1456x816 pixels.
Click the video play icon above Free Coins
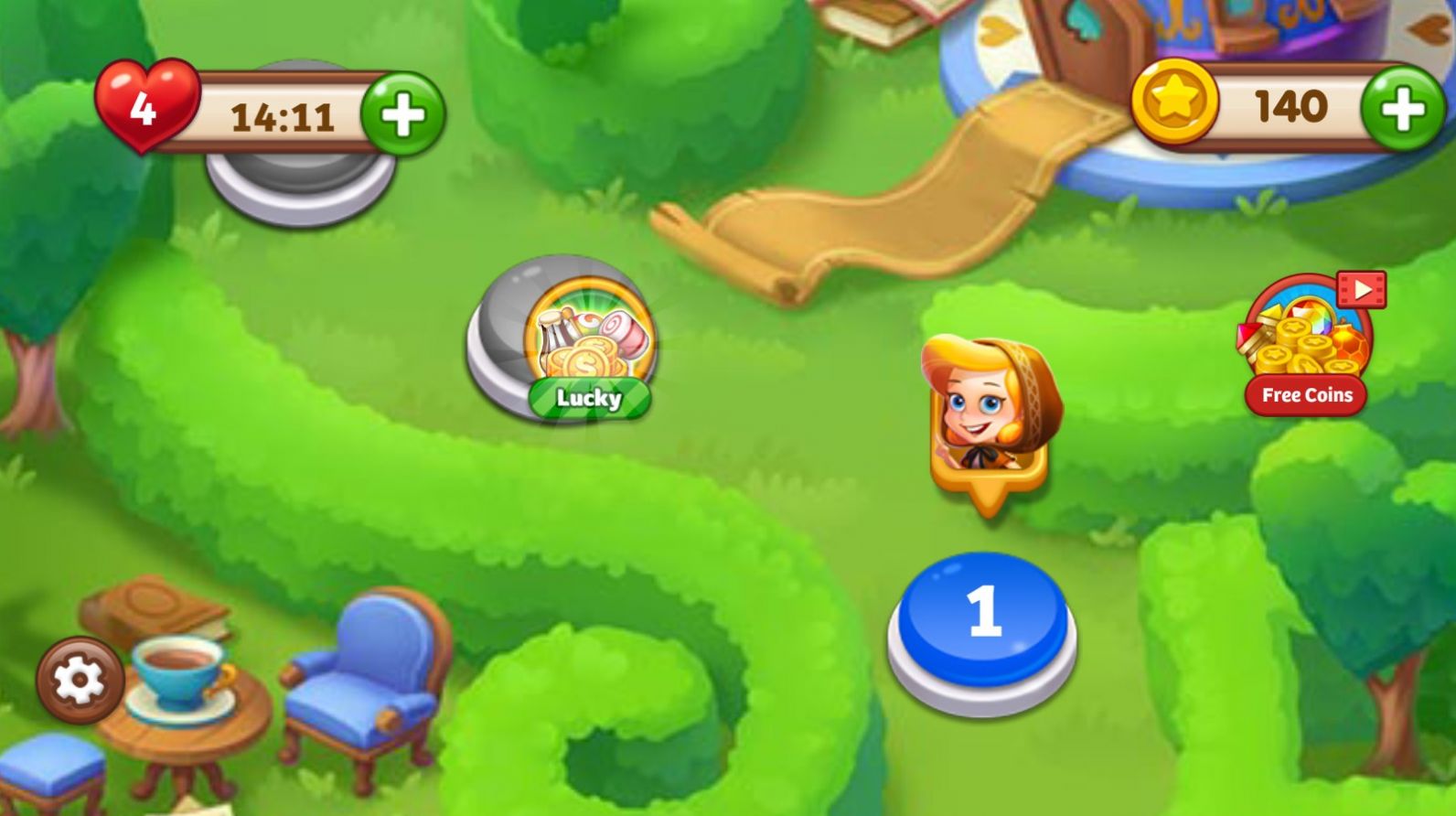(1360, 289)
